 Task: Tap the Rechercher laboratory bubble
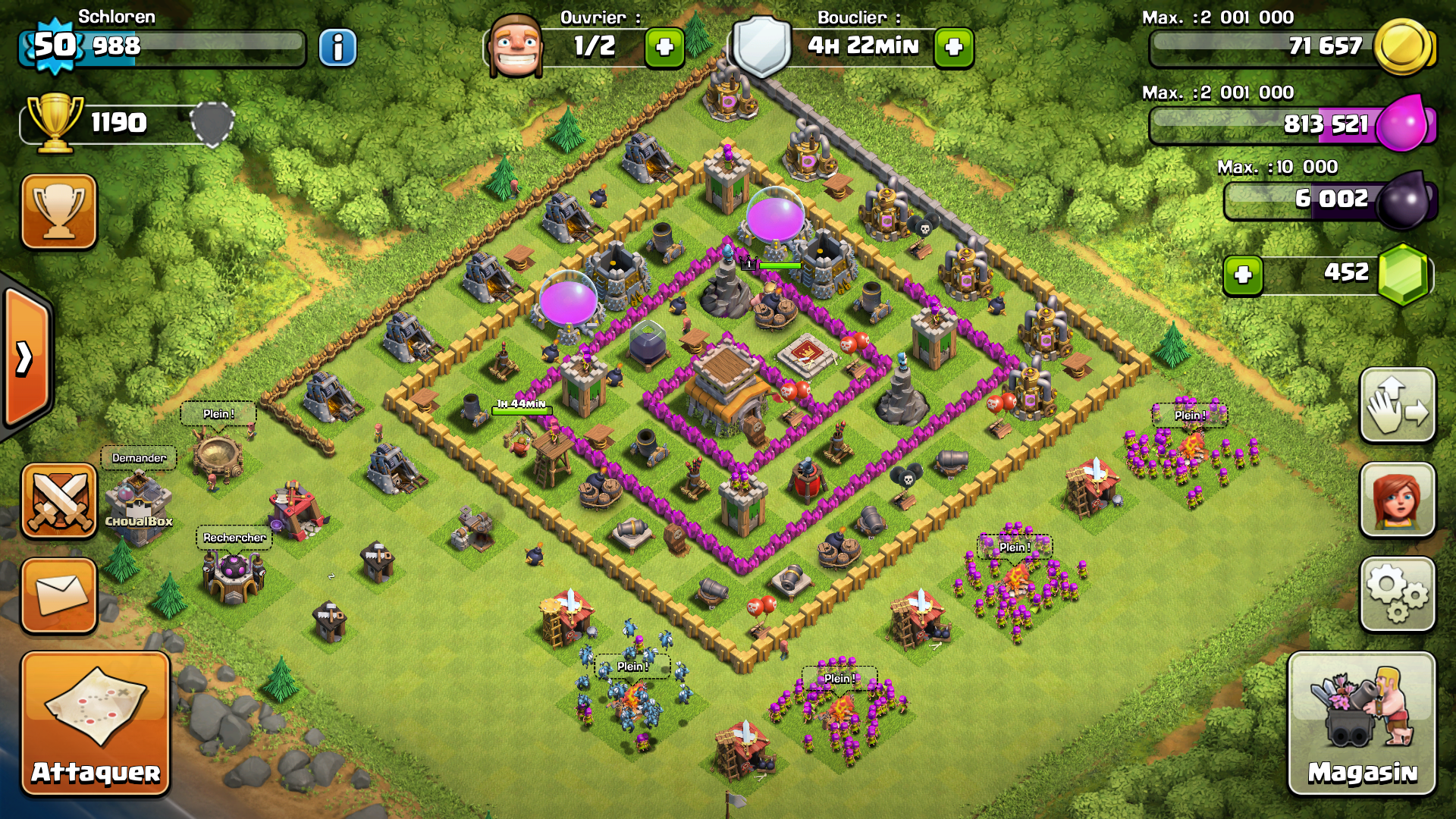point(234,538)
